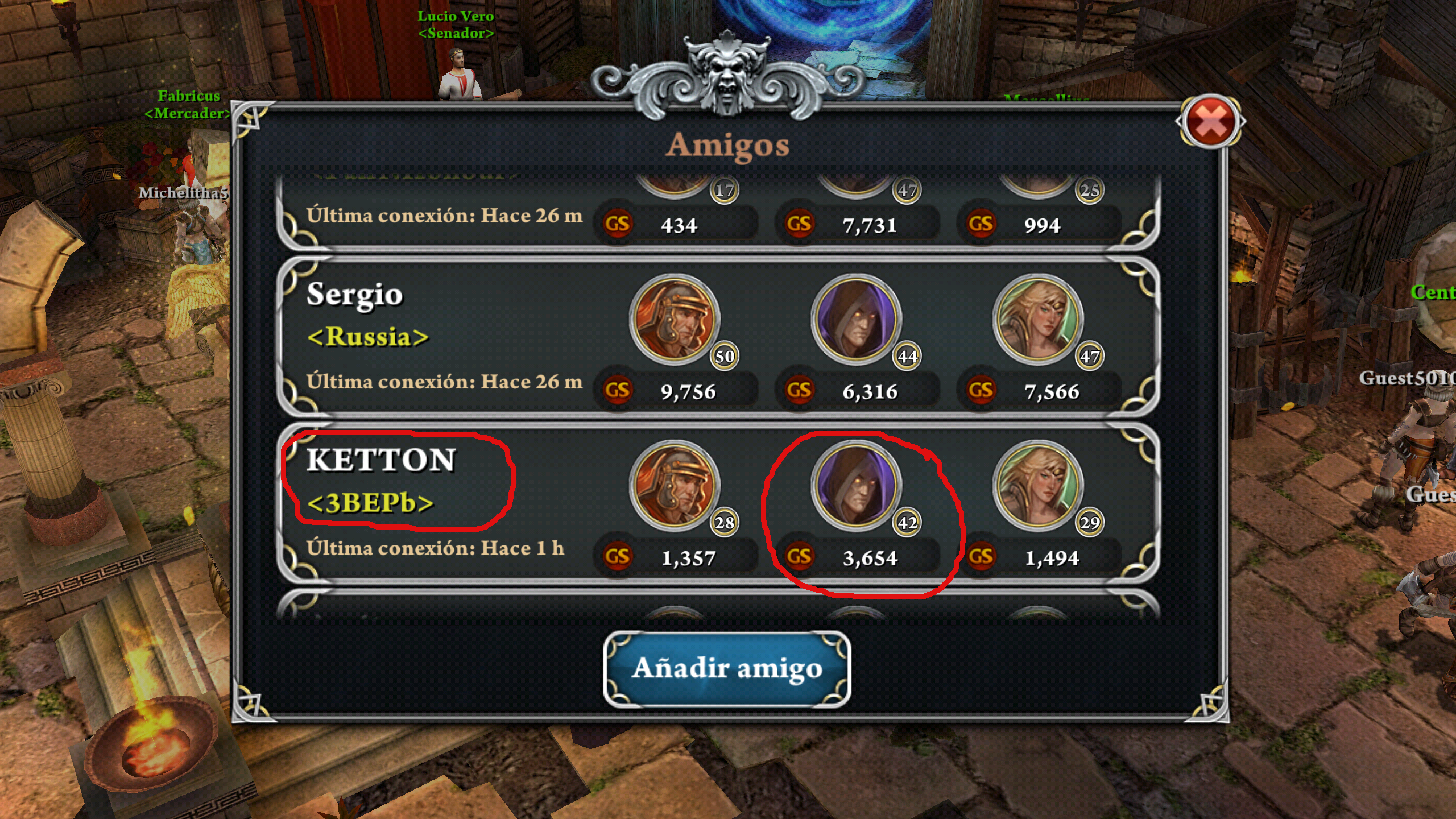Choose Sergio's level 44 hooded mage portrait

(x=856, y=320)
